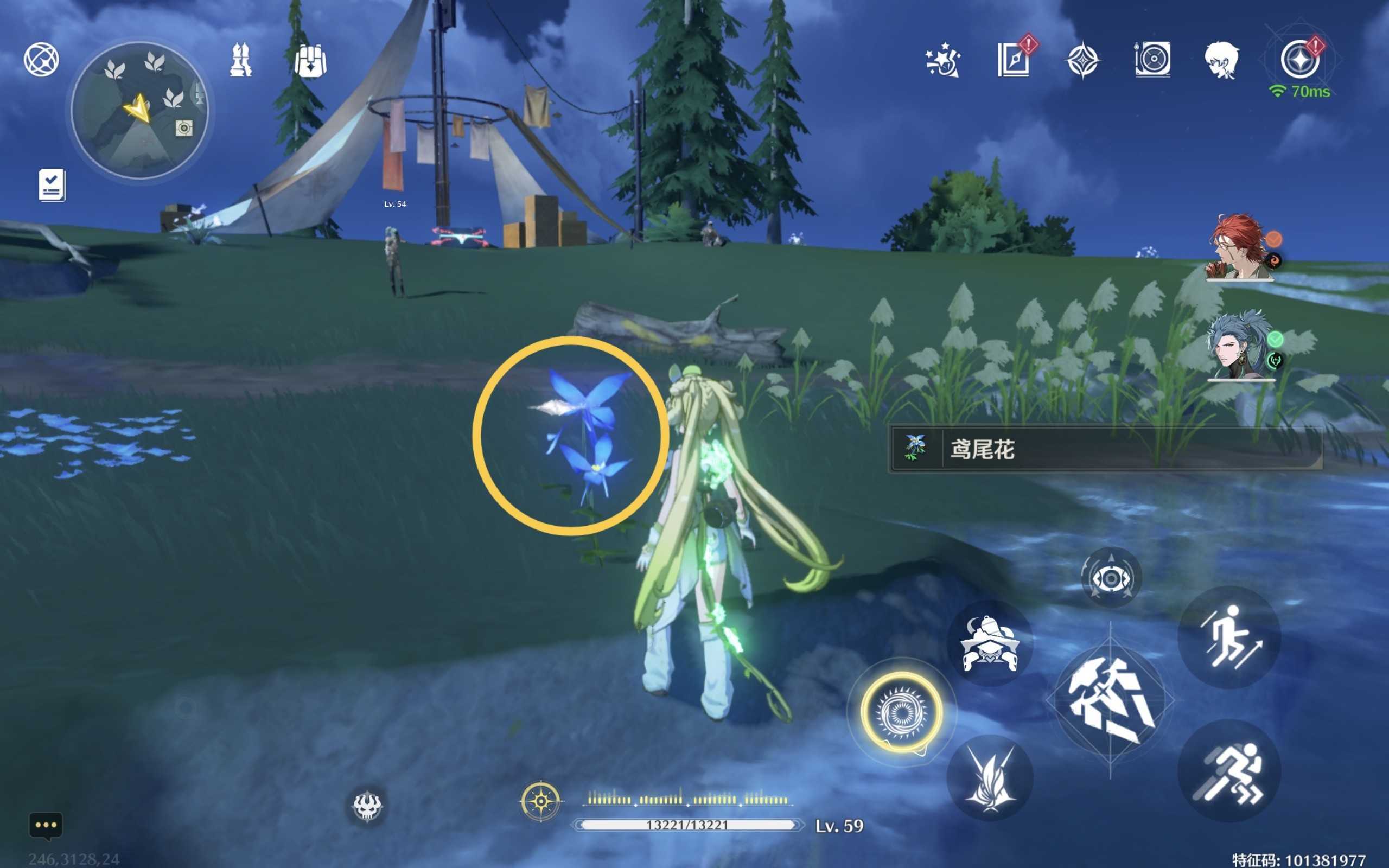Open the star orb icon with alert
This screenshot has width=1389, height=868.
click(1299, 60)
